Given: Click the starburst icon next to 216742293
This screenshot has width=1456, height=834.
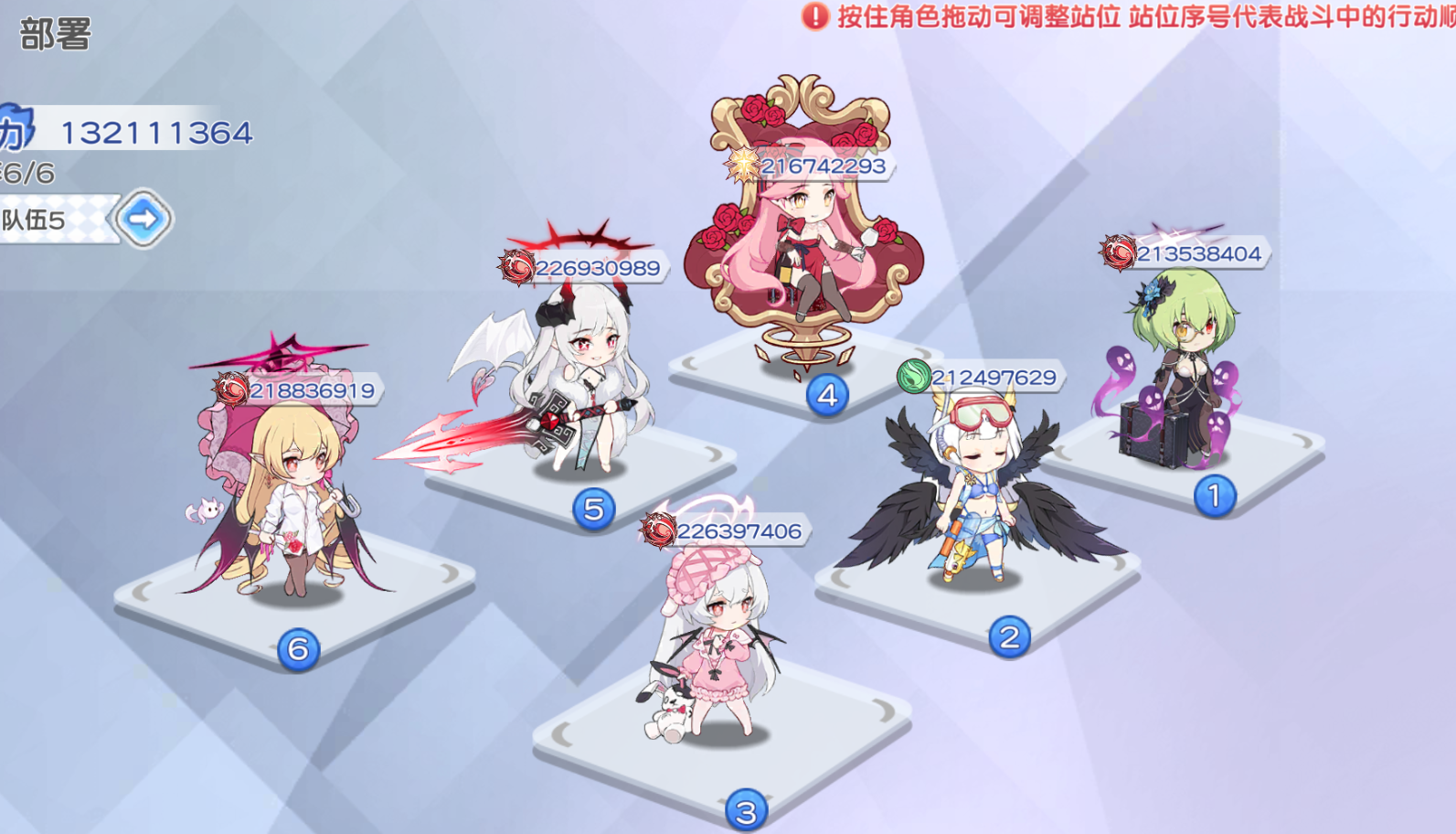Looking at the screenshot, I should pyautogui.click(x=742, y=165).
